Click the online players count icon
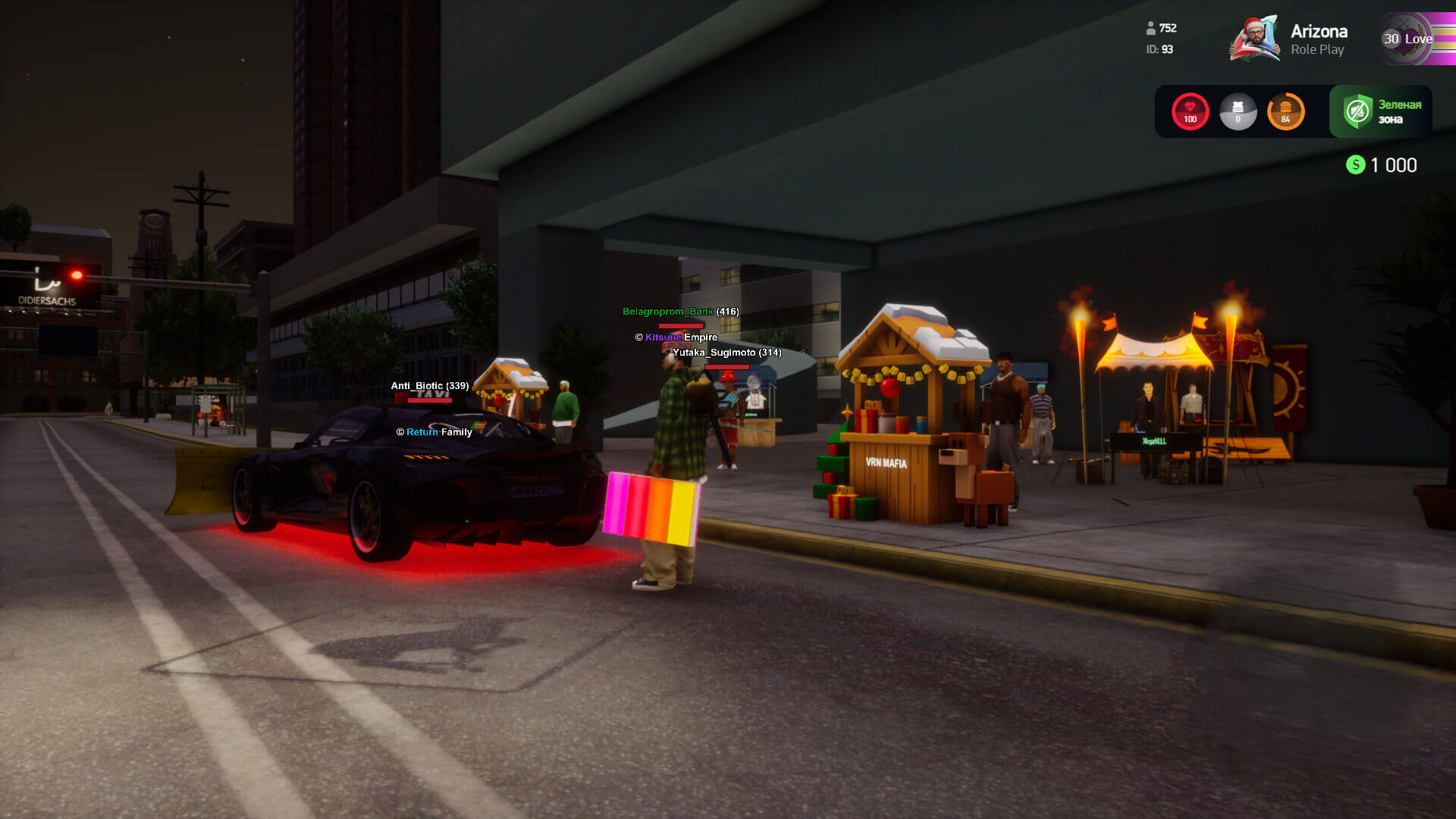 click(1150, 28)
